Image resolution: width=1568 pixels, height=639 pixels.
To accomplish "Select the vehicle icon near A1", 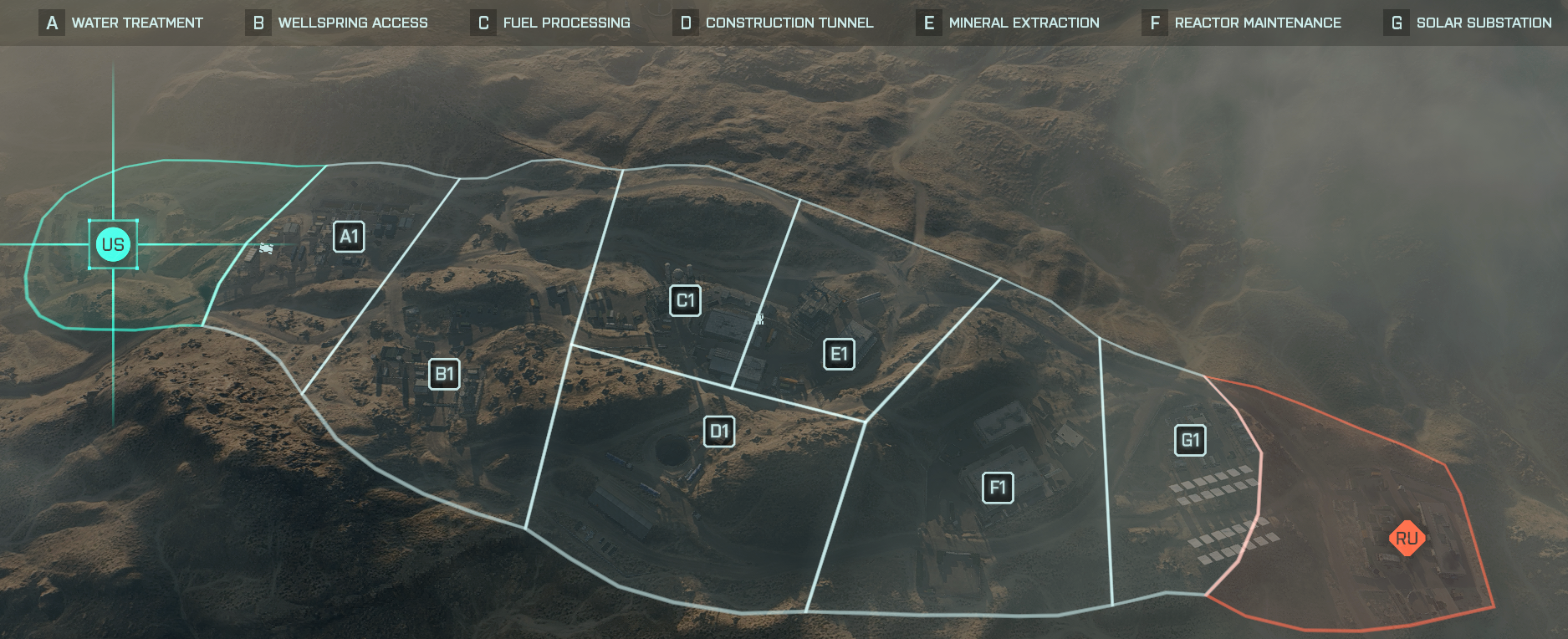I will (265, 248).
